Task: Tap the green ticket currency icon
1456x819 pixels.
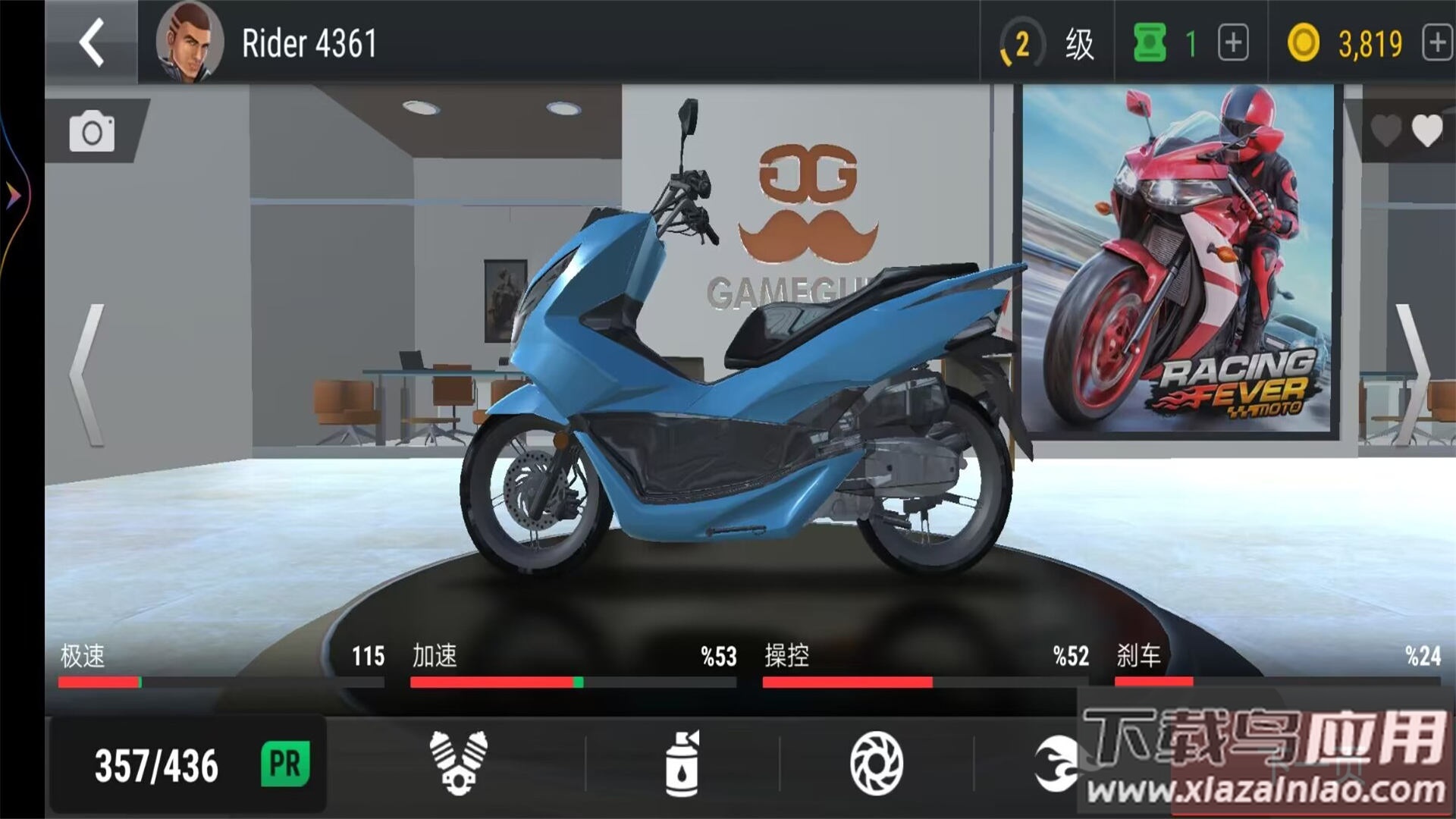Action: (x=1148, y=43)
